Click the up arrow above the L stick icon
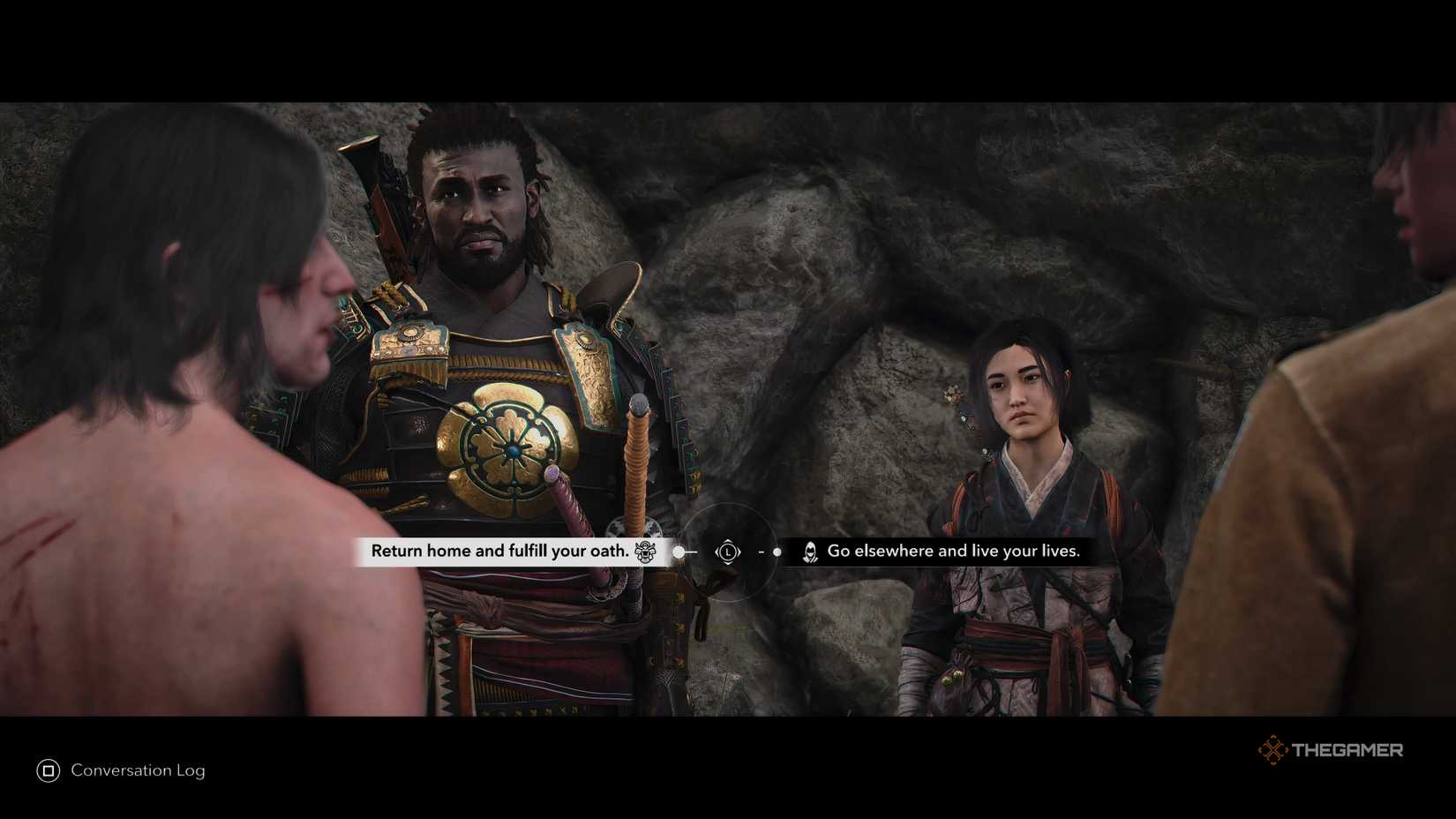 [728, 540]
